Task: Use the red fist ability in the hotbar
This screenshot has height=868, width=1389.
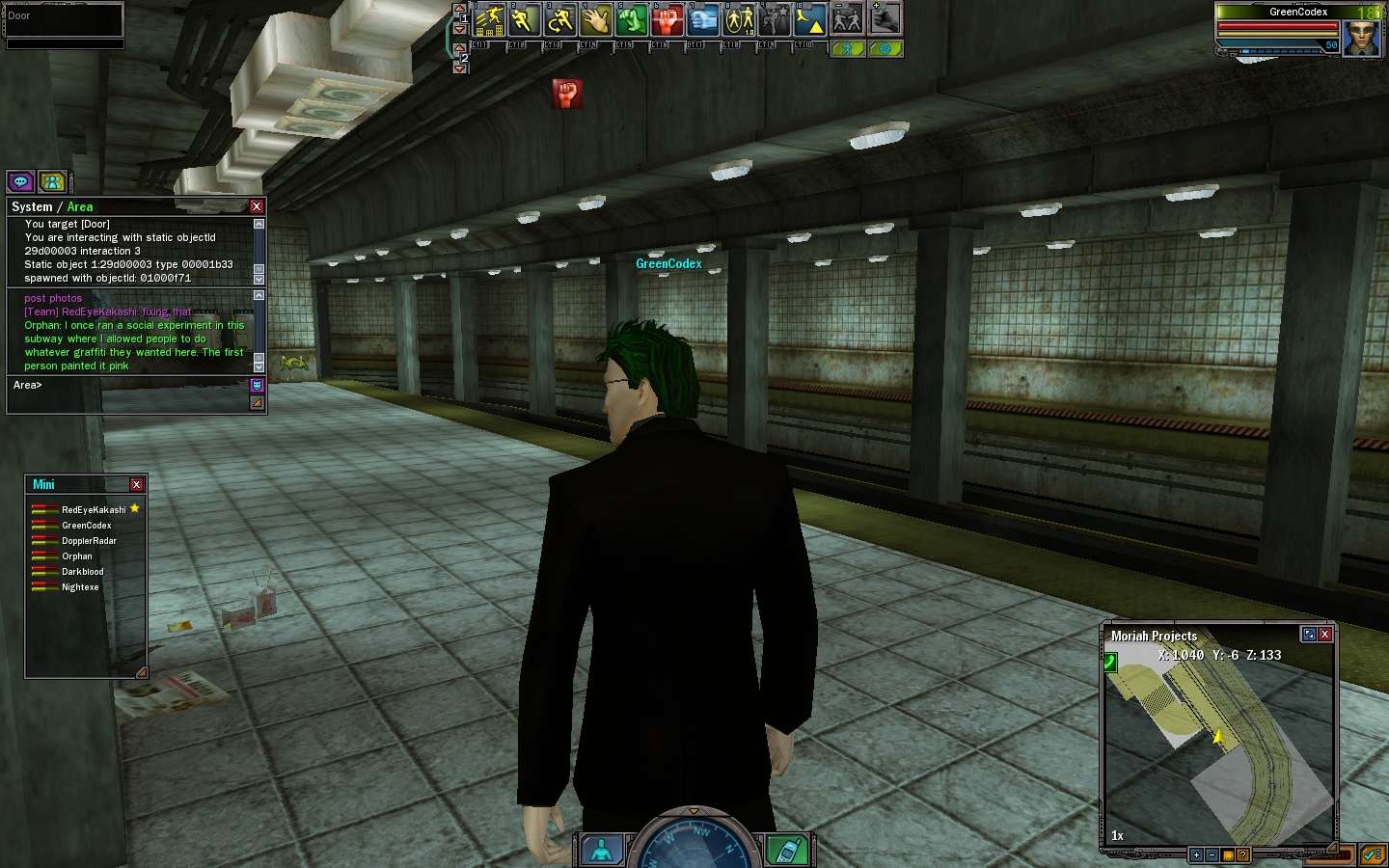Action: [x=667, y=19]
